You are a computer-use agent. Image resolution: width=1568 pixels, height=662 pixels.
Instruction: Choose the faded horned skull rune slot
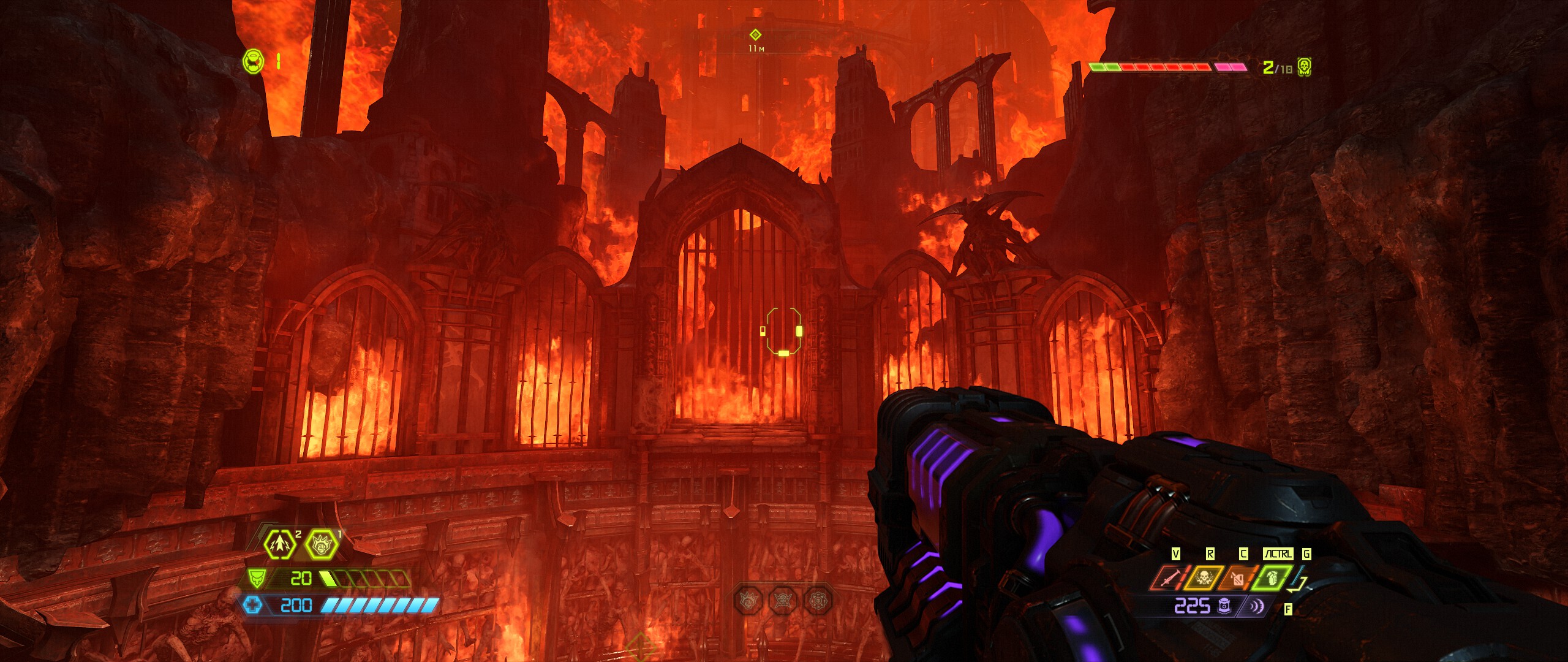783,600
